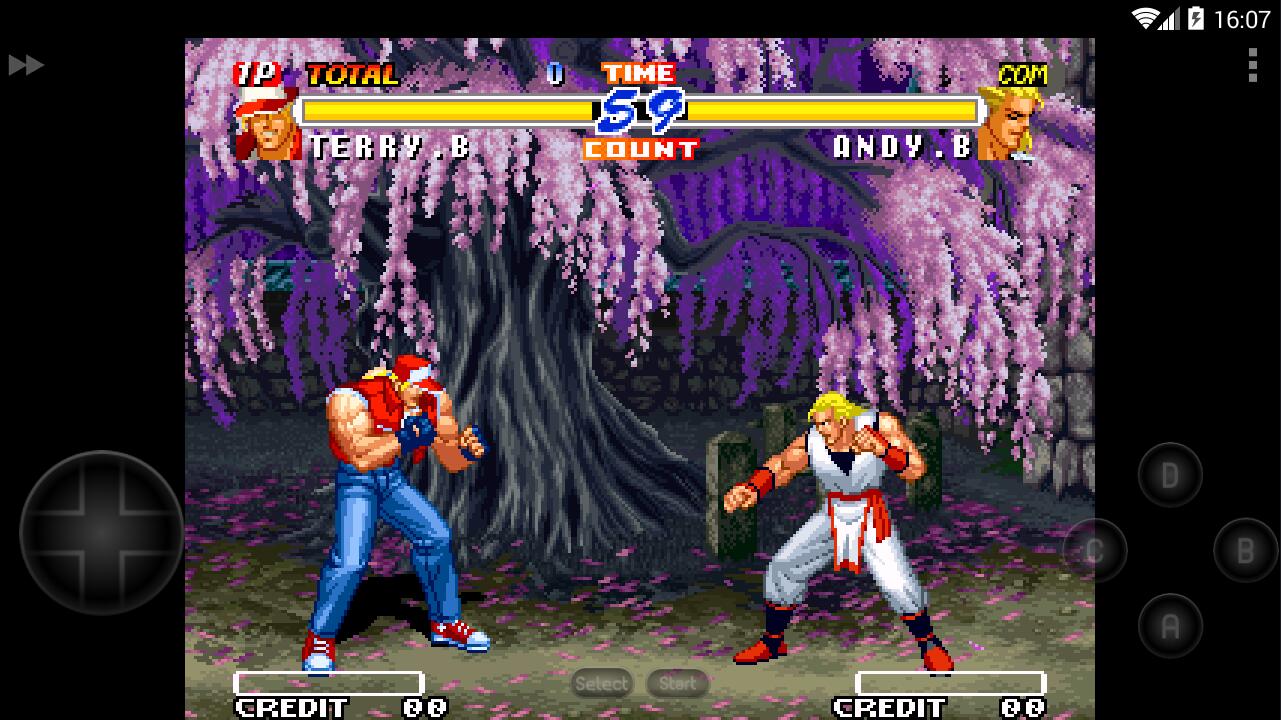Hit the B attack button

coord(1245,550)
